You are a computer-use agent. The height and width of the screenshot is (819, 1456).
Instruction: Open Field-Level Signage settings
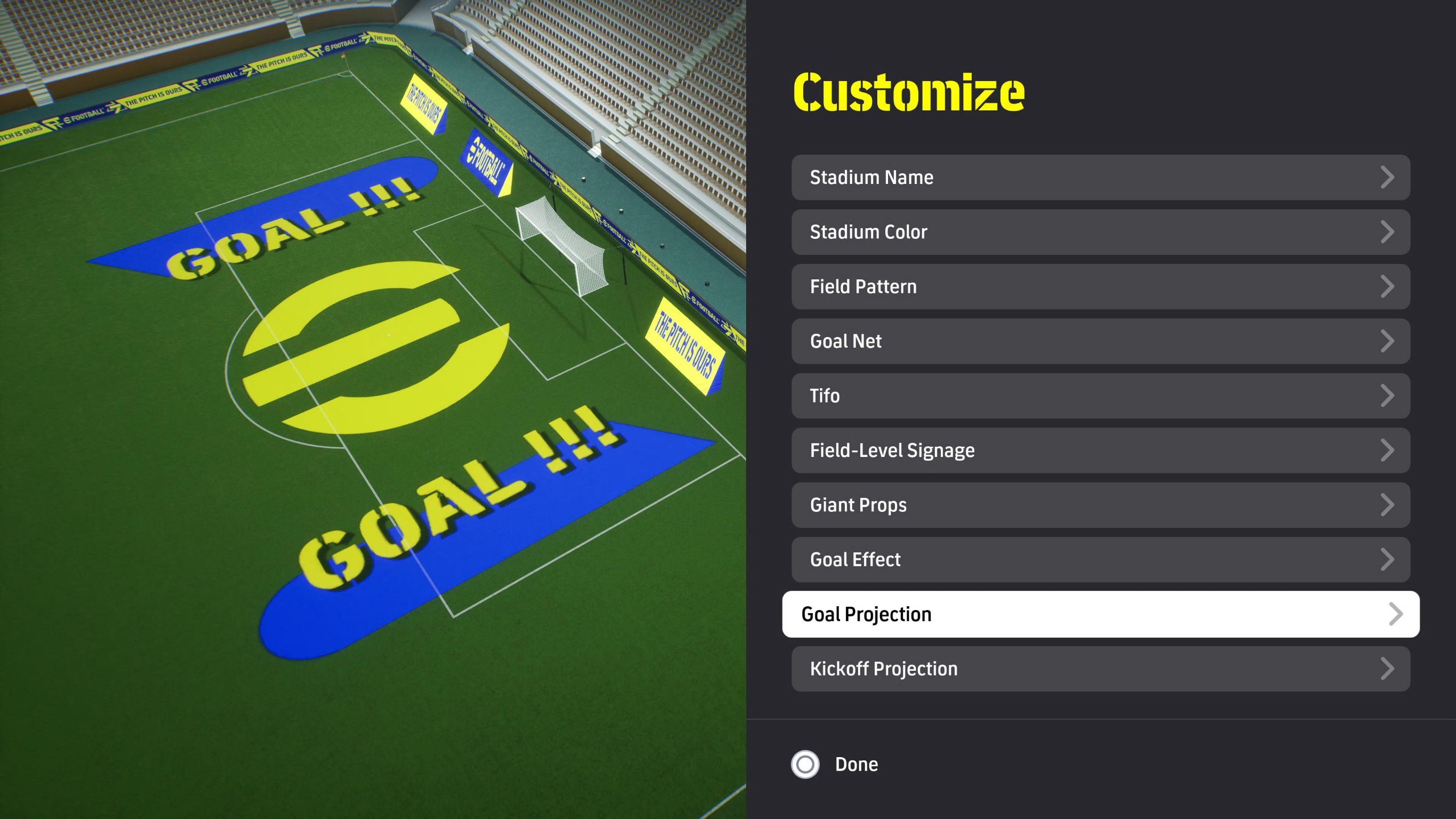[x=1100, y=451]
